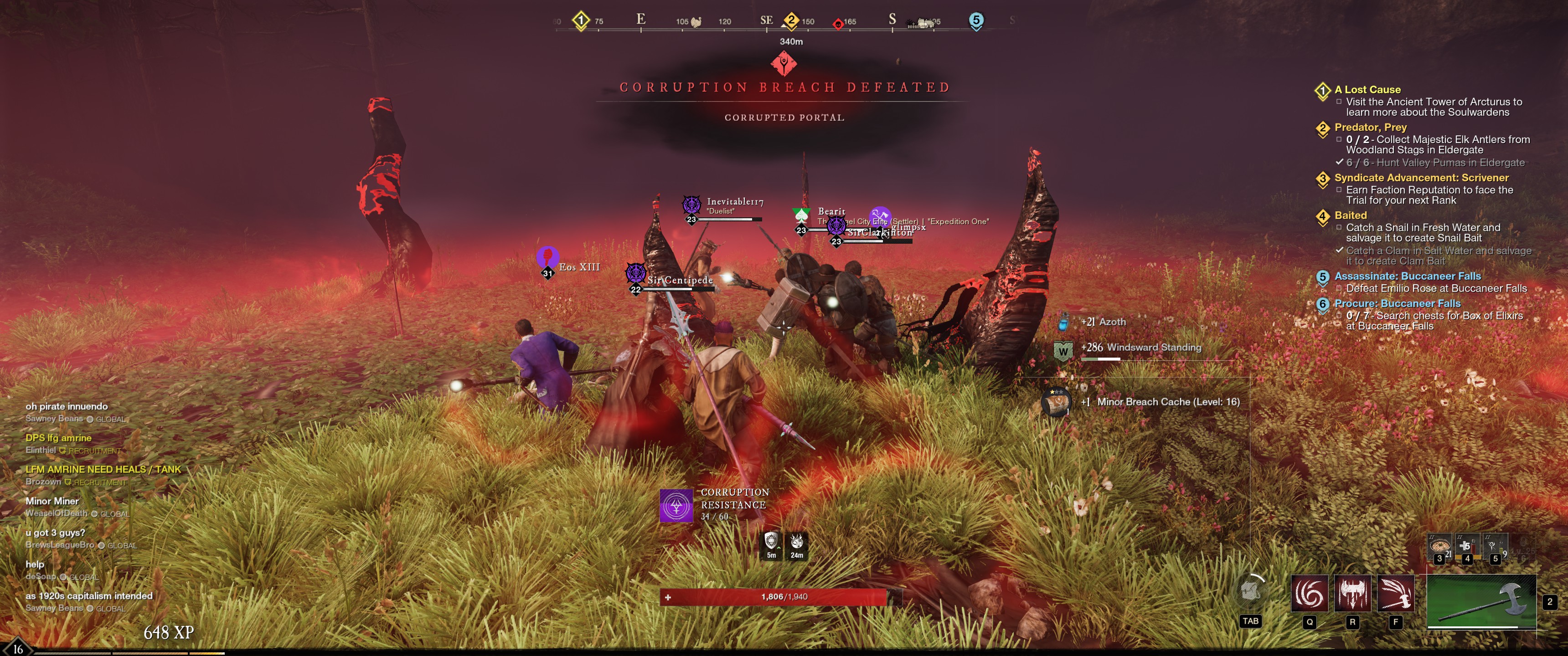Select the A Lost Cause quest
The image size is (1568, 656).
[1367, 89]
